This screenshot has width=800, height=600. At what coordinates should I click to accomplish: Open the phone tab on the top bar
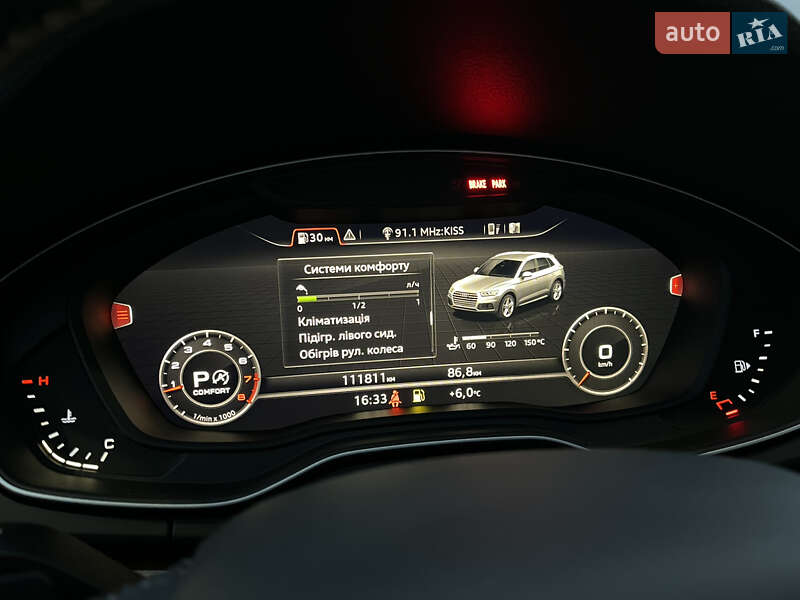coord(492,229)
